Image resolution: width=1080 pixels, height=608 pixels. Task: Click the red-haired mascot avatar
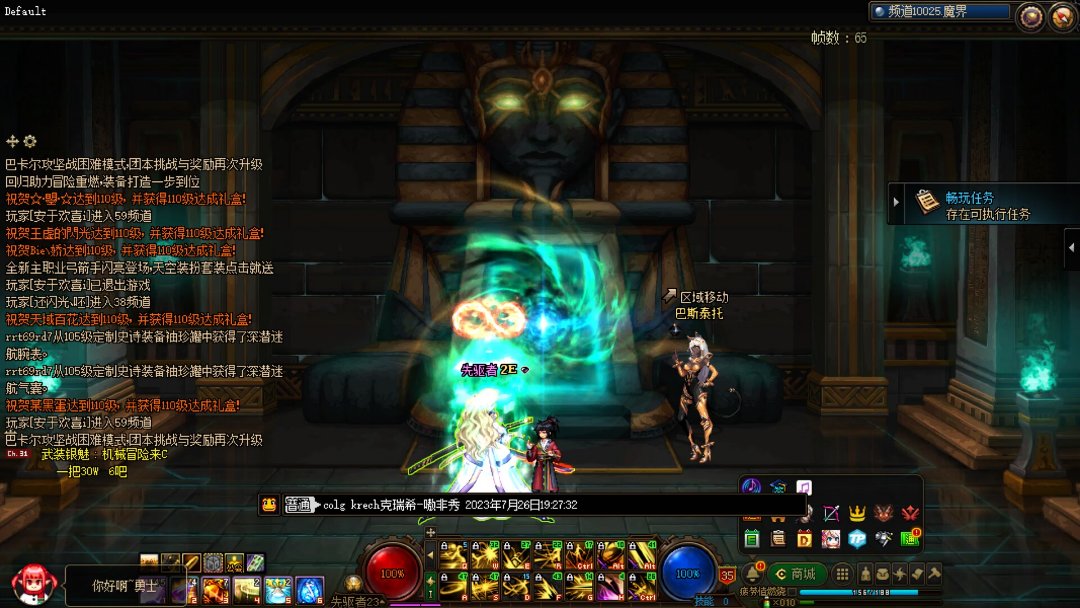[x=31, y=583]
